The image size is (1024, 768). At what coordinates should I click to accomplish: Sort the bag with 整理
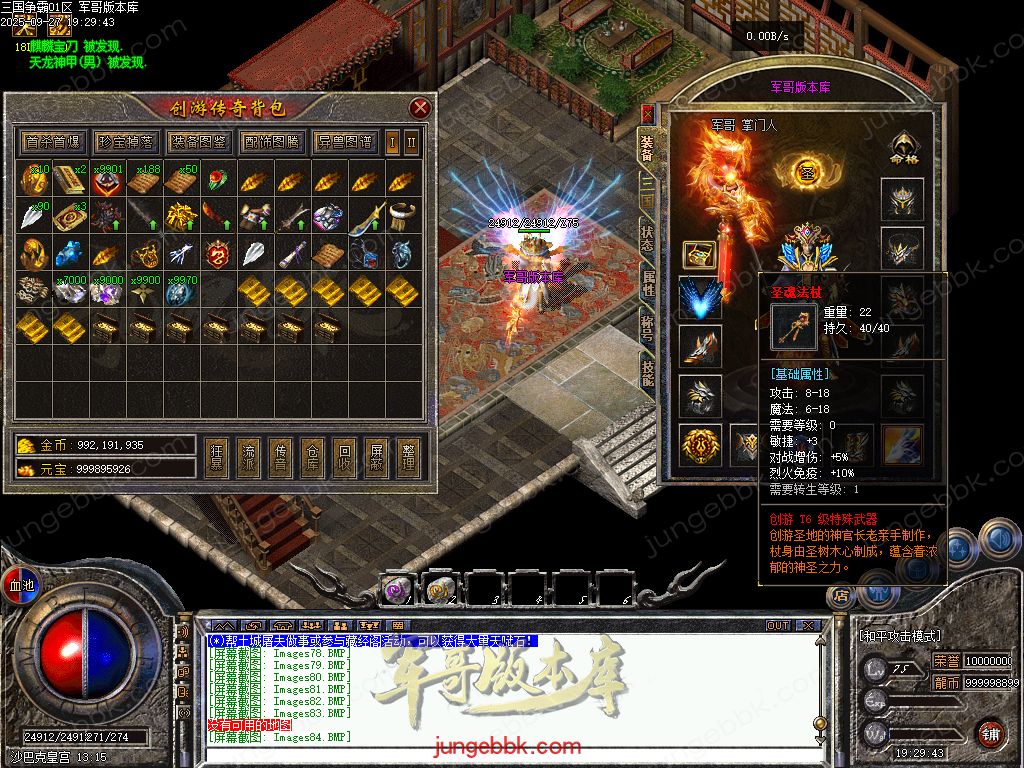(x=407, y=458)
